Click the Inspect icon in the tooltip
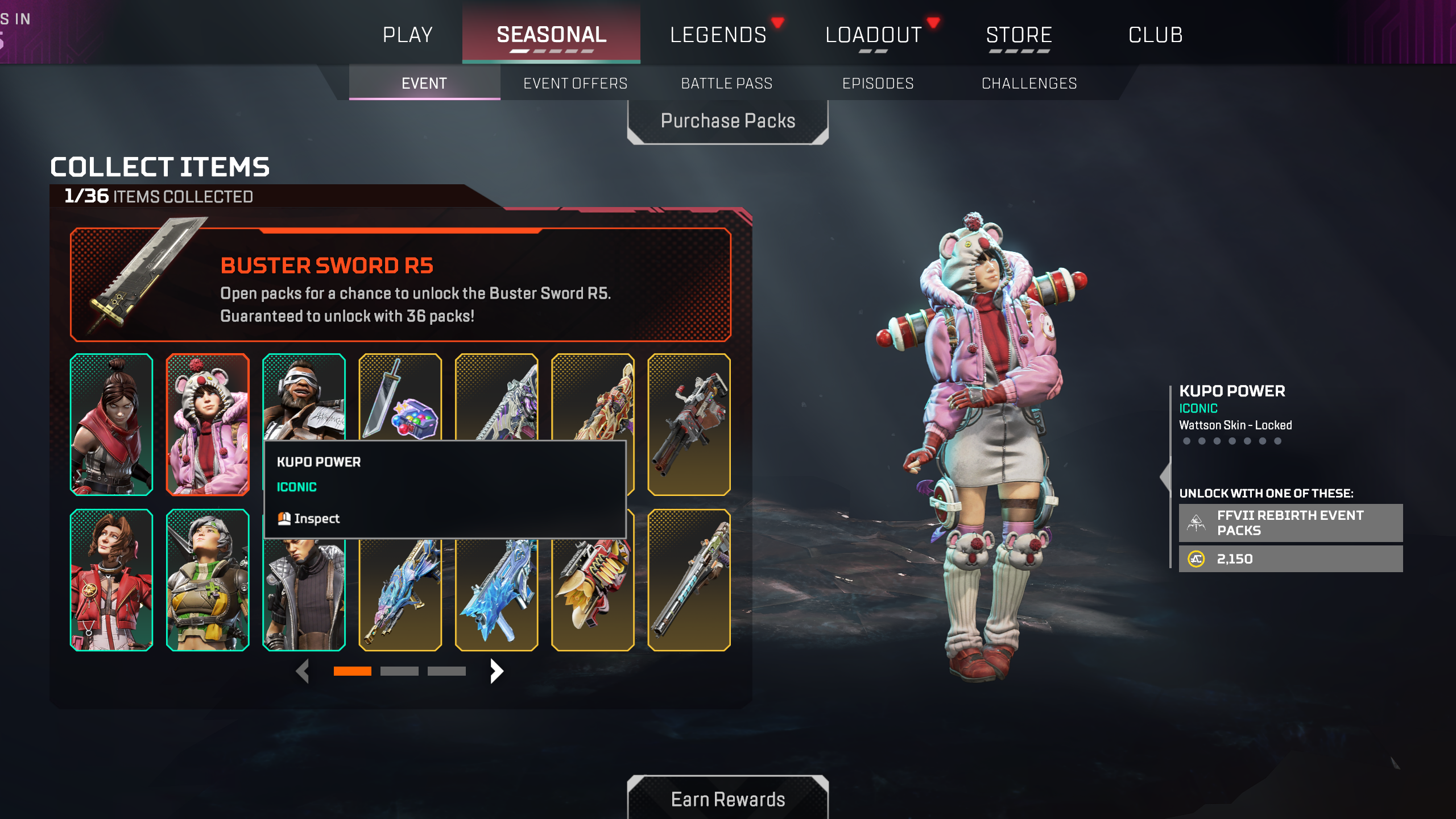The height and width of the screenshot is (819, 1456). 283,518
